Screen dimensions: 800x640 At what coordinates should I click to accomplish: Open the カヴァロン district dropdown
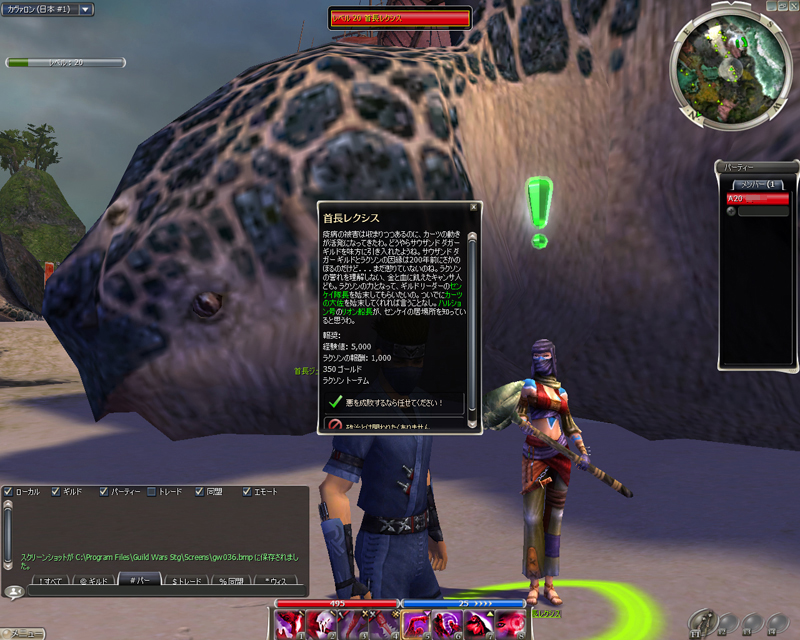(x=85, y=9)
